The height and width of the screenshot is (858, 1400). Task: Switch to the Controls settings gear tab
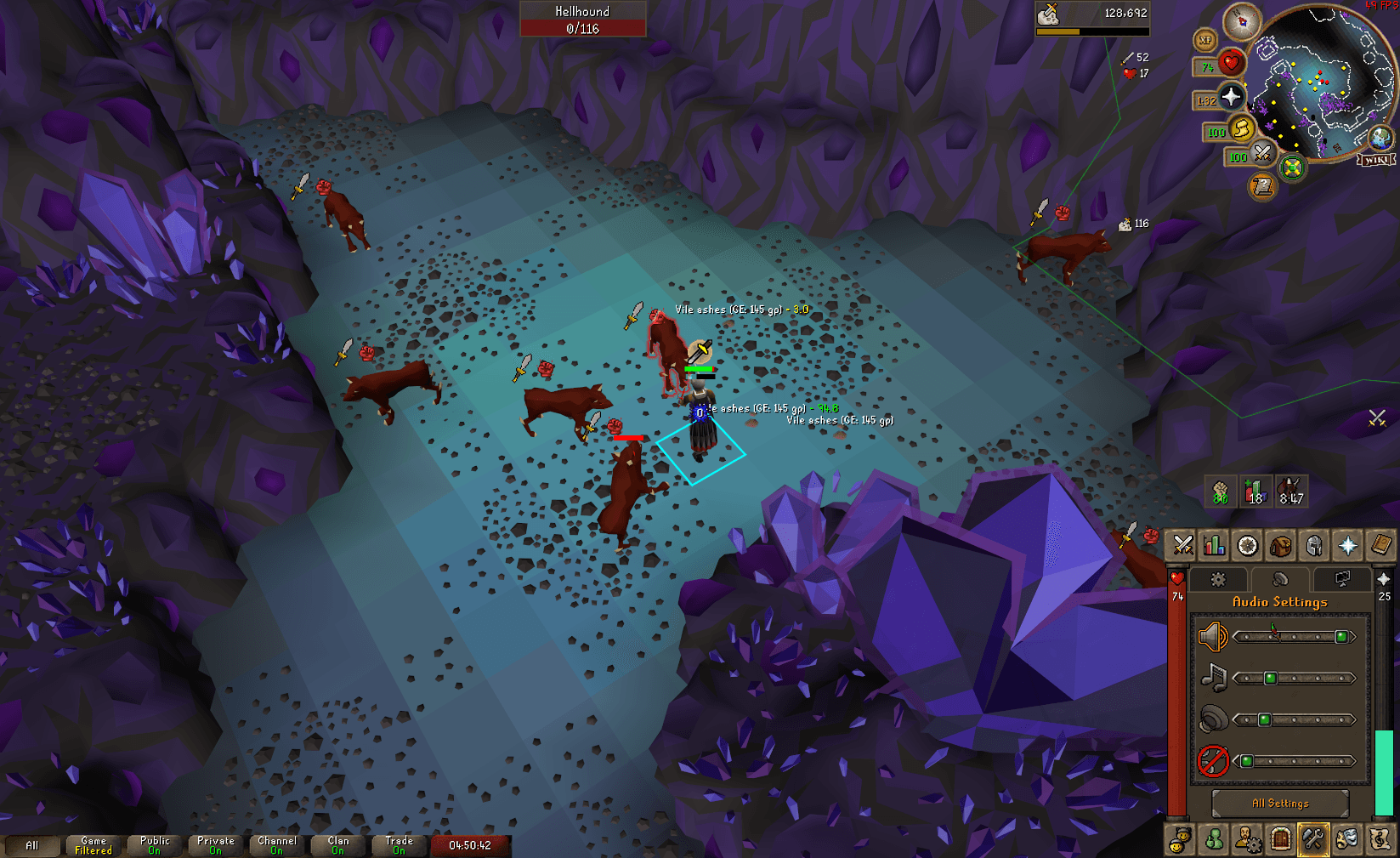click(x=1218, y=579)
